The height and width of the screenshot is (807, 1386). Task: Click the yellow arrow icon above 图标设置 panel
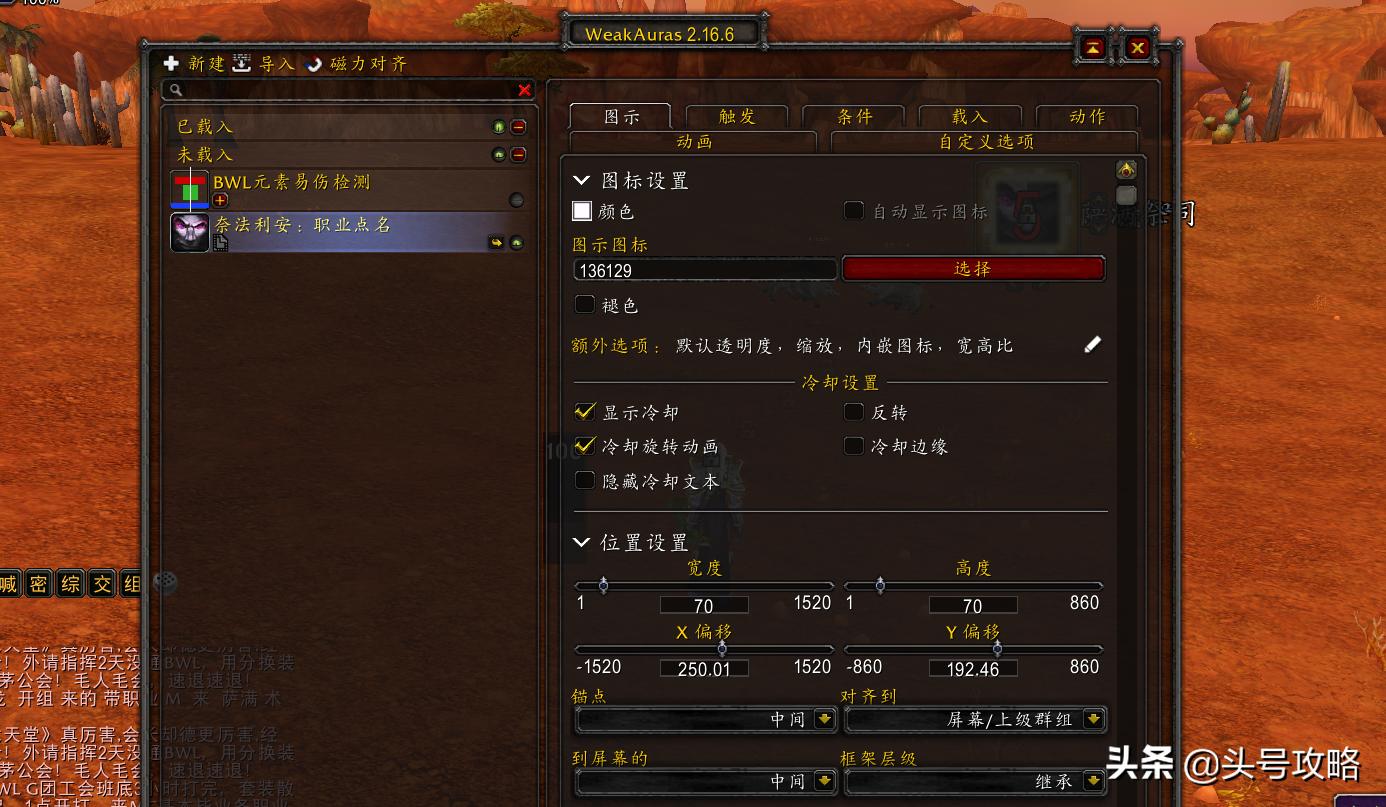(x=1124, y=171)
